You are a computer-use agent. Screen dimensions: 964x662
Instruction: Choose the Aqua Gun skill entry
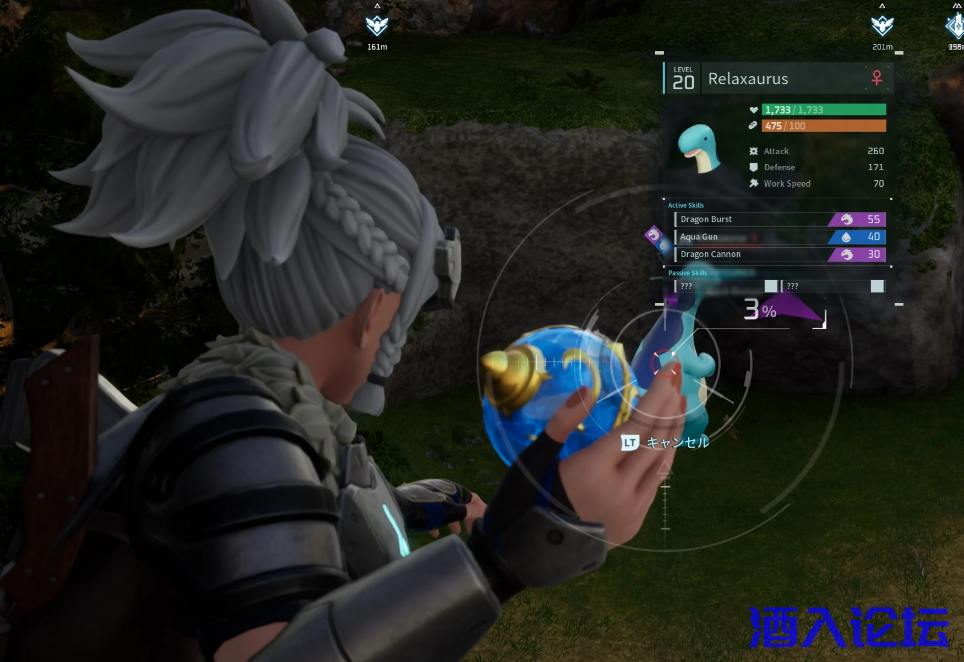(x=780, y=237)
